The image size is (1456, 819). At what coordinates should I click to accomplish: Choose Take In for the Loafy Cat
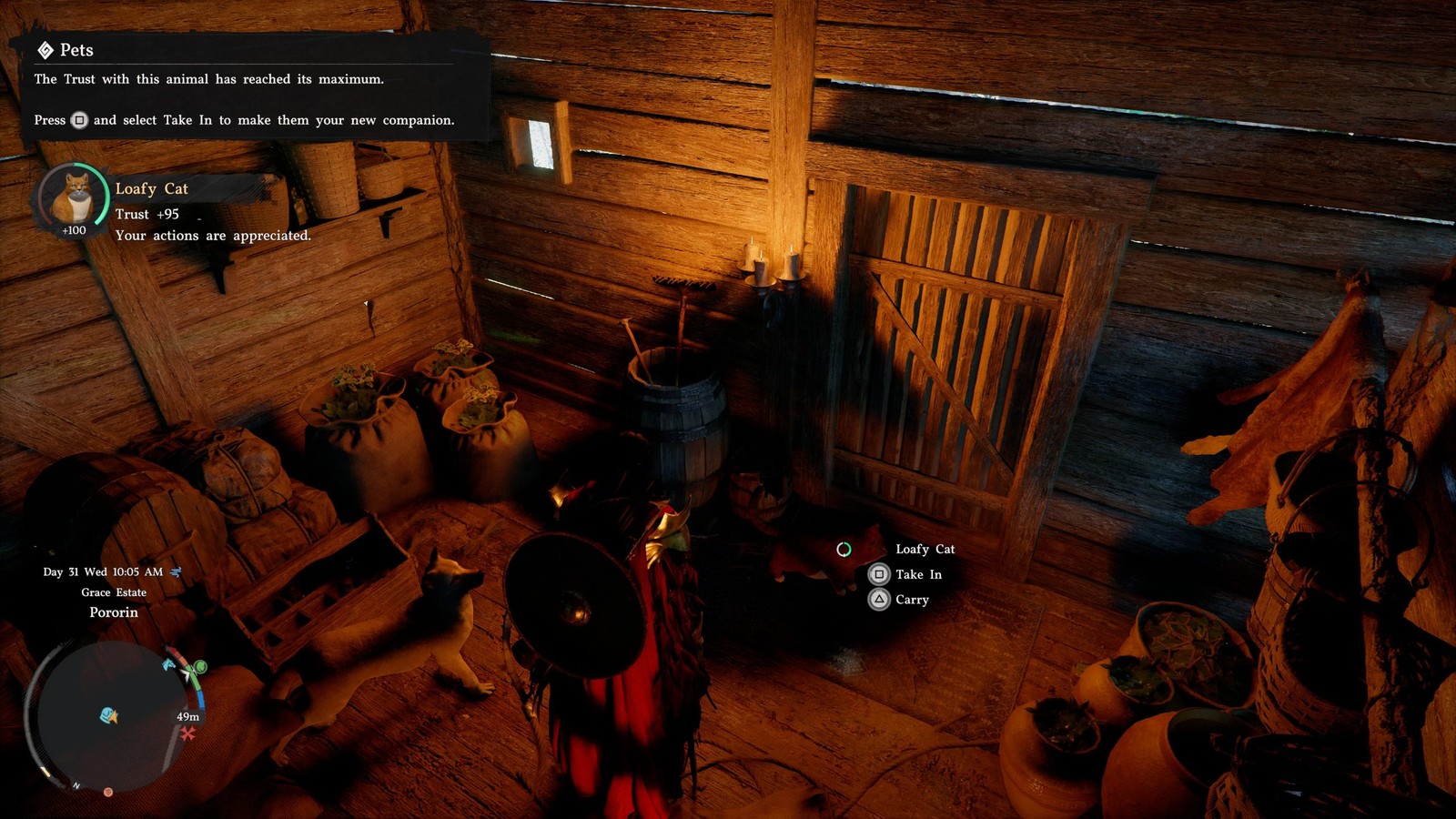(905, 574)
